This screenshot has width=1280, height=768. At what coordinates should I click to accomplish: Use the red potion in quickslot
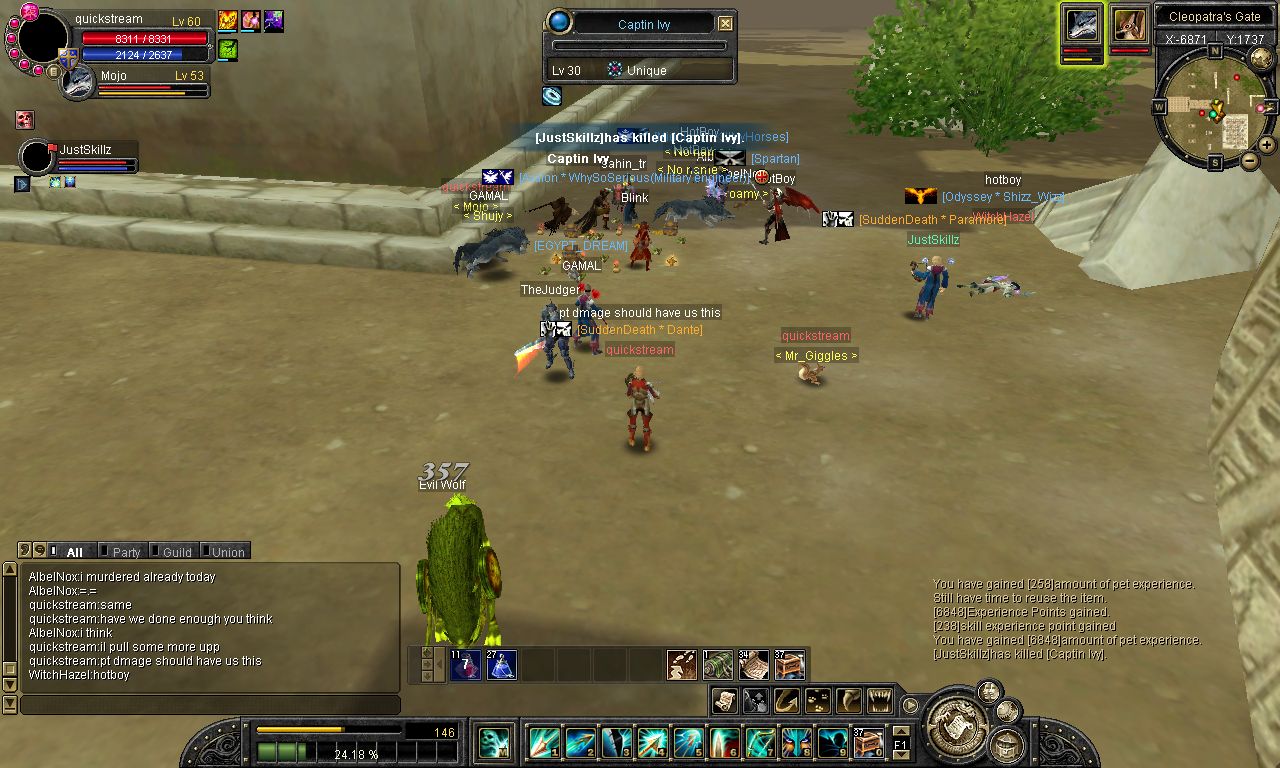pyautogui.click(x=465, y=665)
